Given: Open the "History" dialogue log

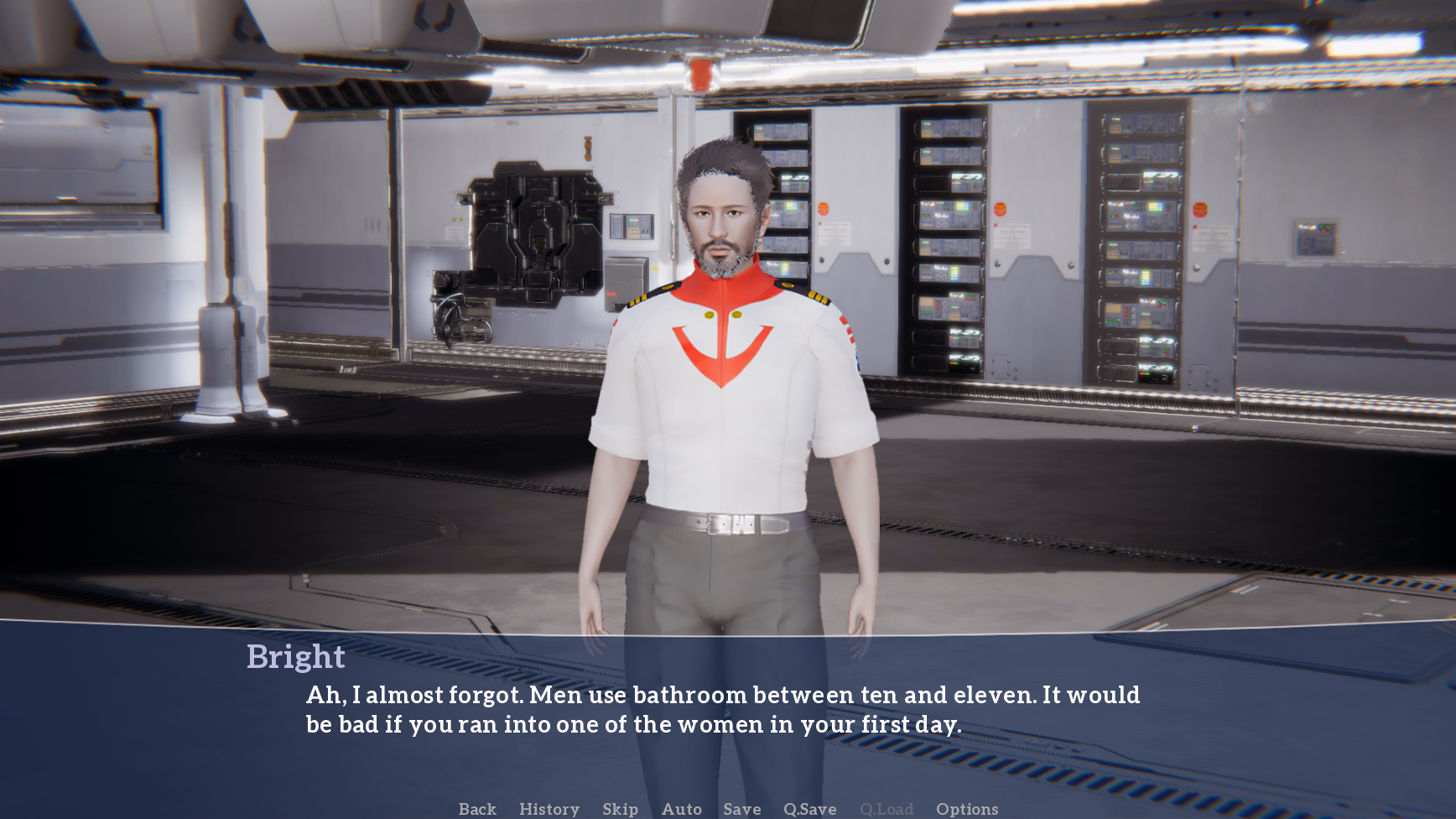Looking at the screenshot, I should 549,809.
